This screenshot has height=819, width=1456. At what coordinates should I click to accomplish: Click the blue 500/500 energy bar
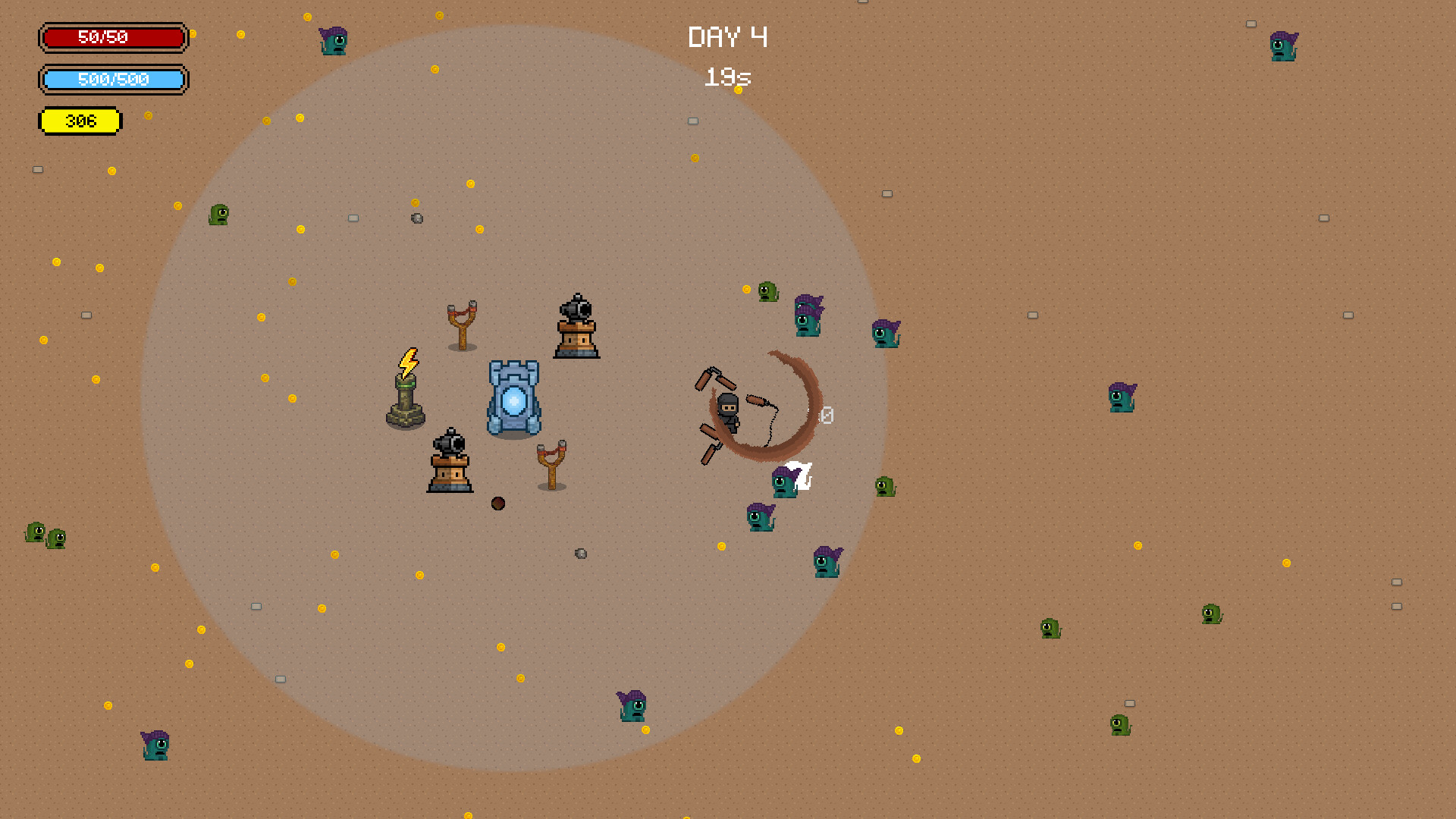(x=114, y=79)
